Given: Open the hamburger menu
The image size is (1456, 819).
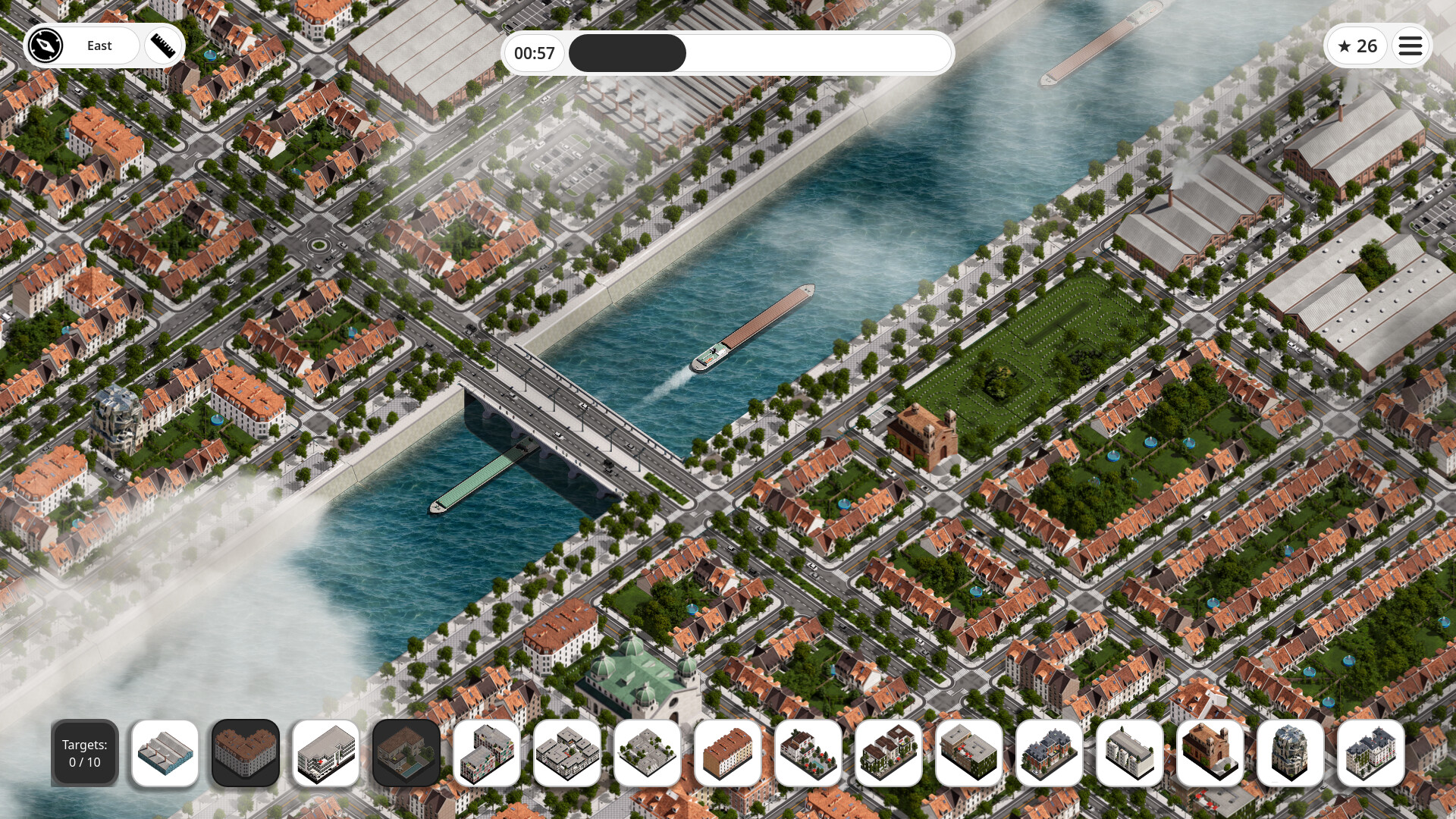Looking at the screenshot, I should (1410, 46).
